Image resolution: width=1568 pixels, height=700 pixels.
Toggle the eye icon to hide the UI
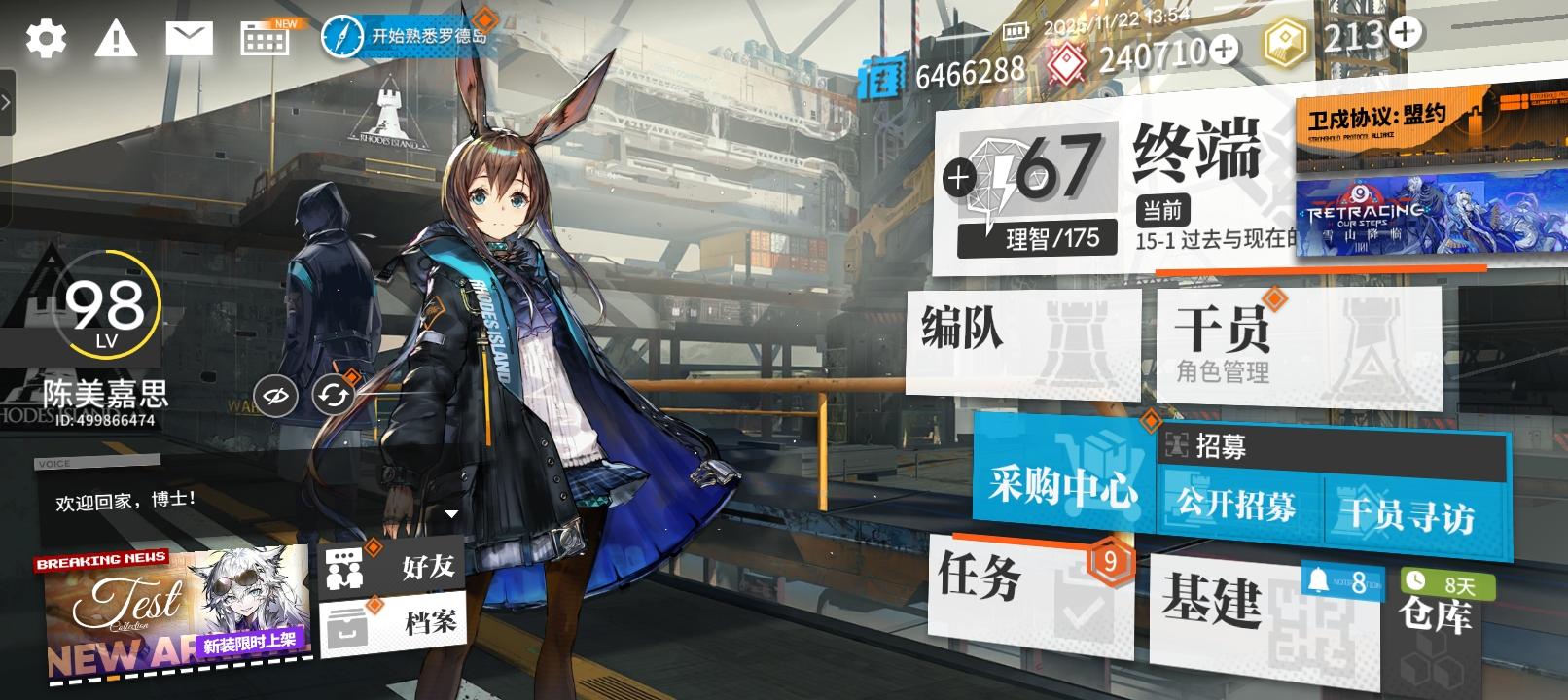pos(275,396)
